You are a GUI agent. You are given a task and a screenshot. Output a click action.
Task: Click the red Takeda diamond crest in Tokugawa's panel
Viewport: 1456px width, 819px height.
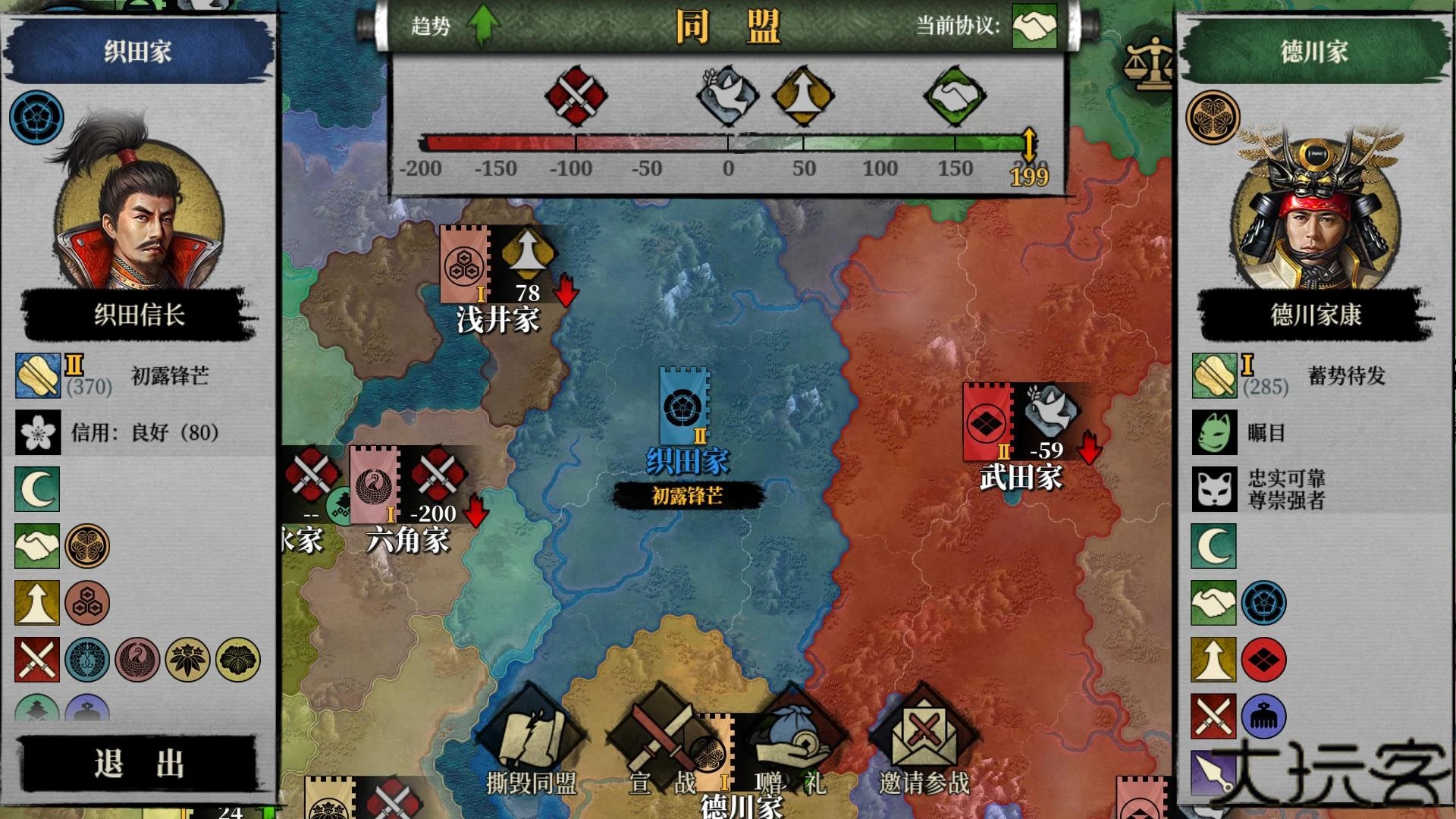(x=1263, y=659)
